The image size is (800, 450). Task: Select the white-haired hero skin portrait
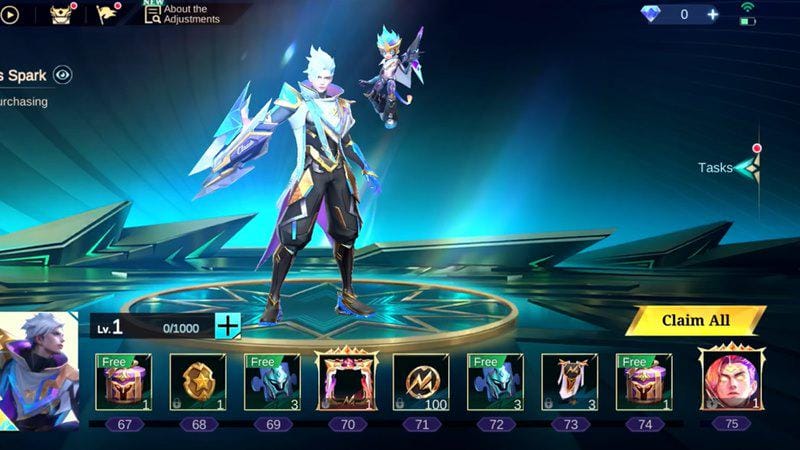click(38, 370)
